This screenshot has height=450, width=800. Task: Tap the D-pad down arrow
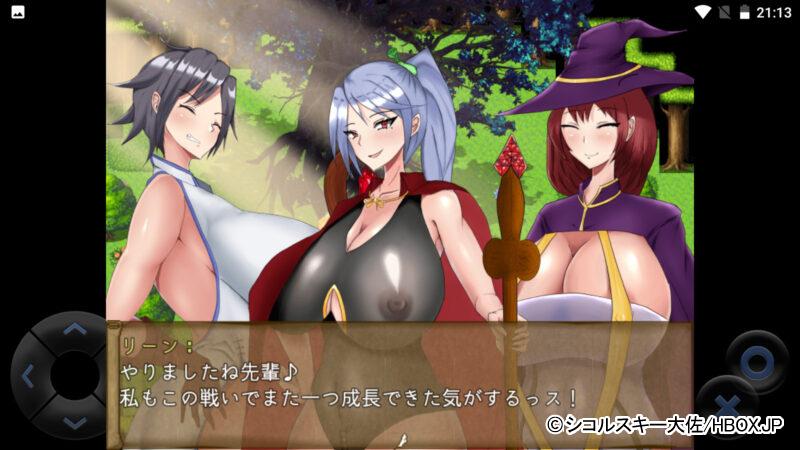point(75,422)
